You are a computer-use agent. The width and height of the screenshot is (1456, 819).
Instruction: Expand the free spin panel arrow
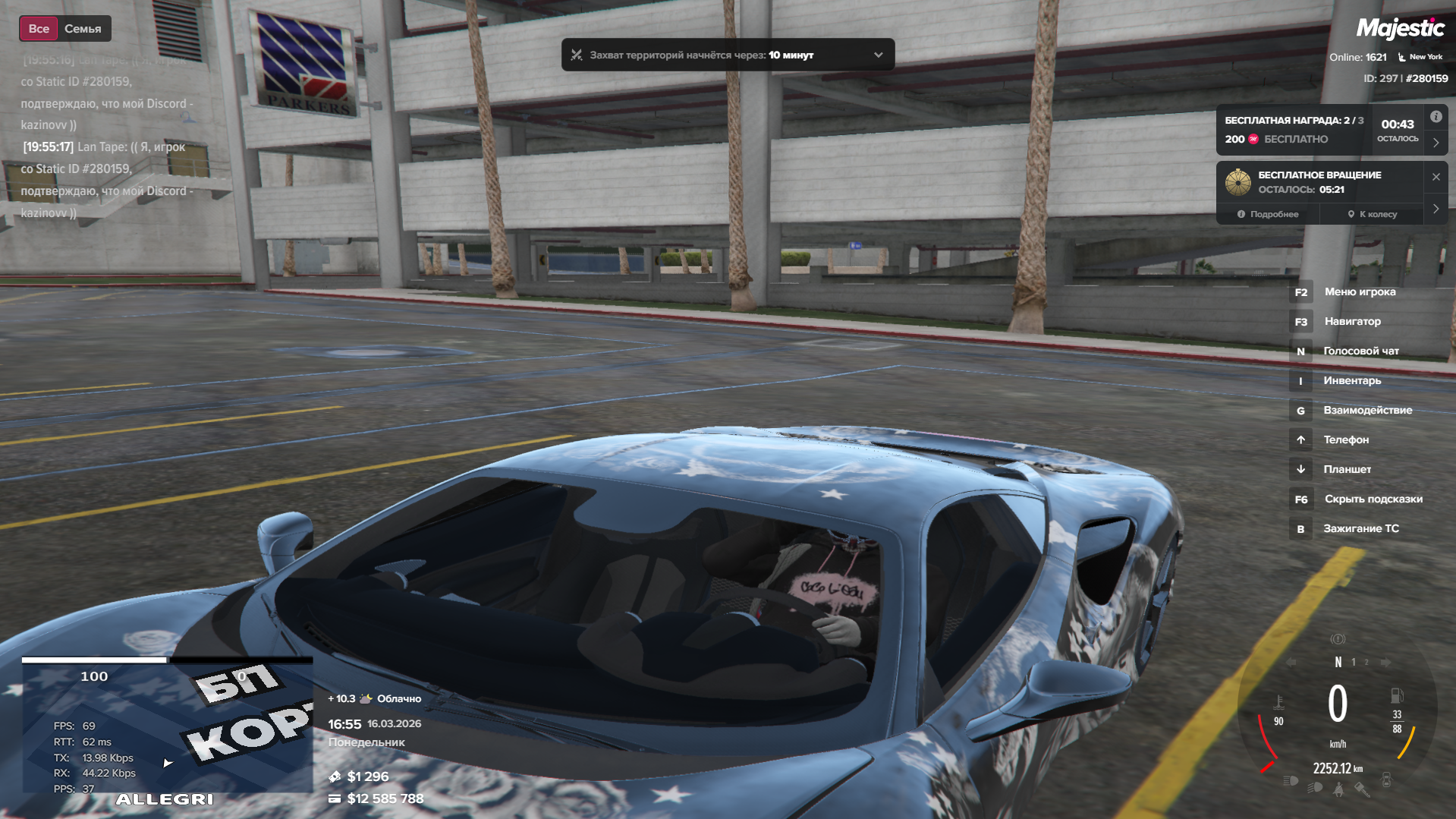1436,209
